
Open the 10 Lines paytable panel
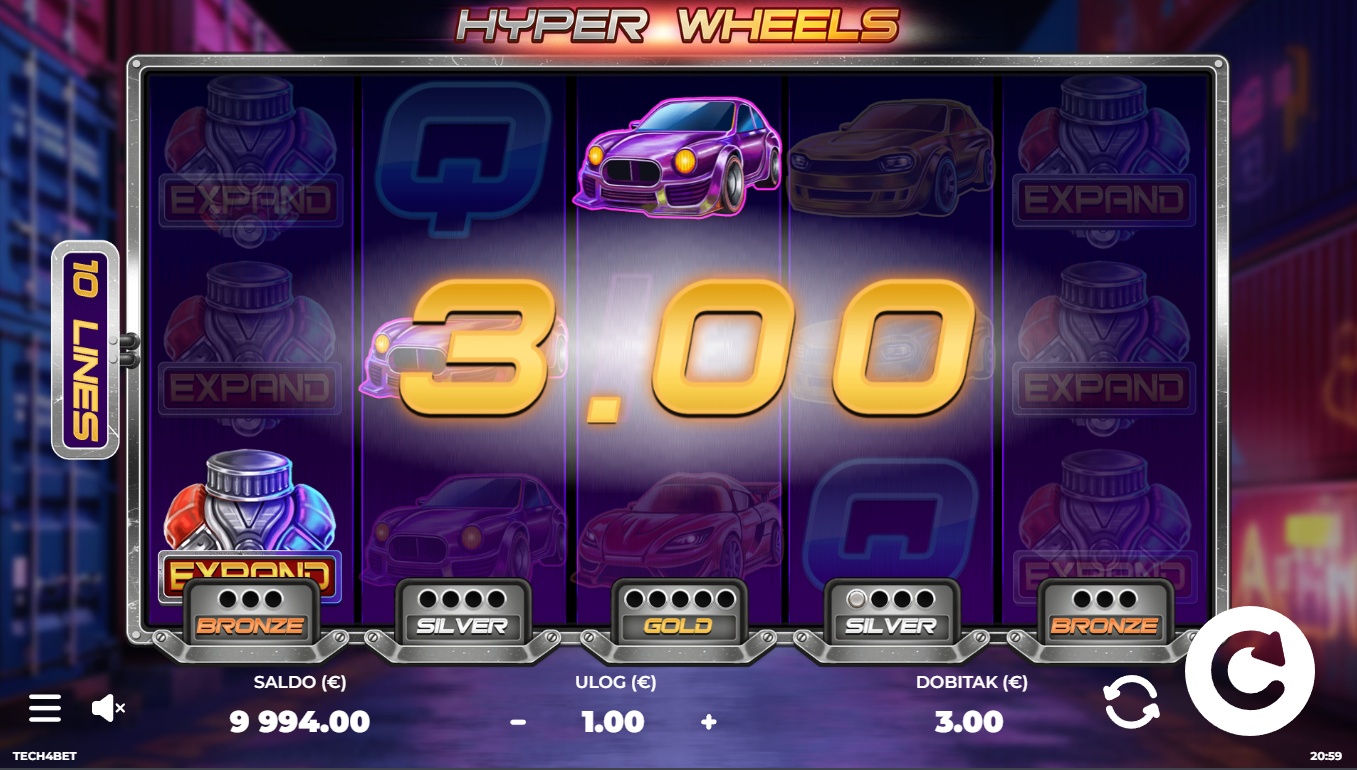(85, 349)
